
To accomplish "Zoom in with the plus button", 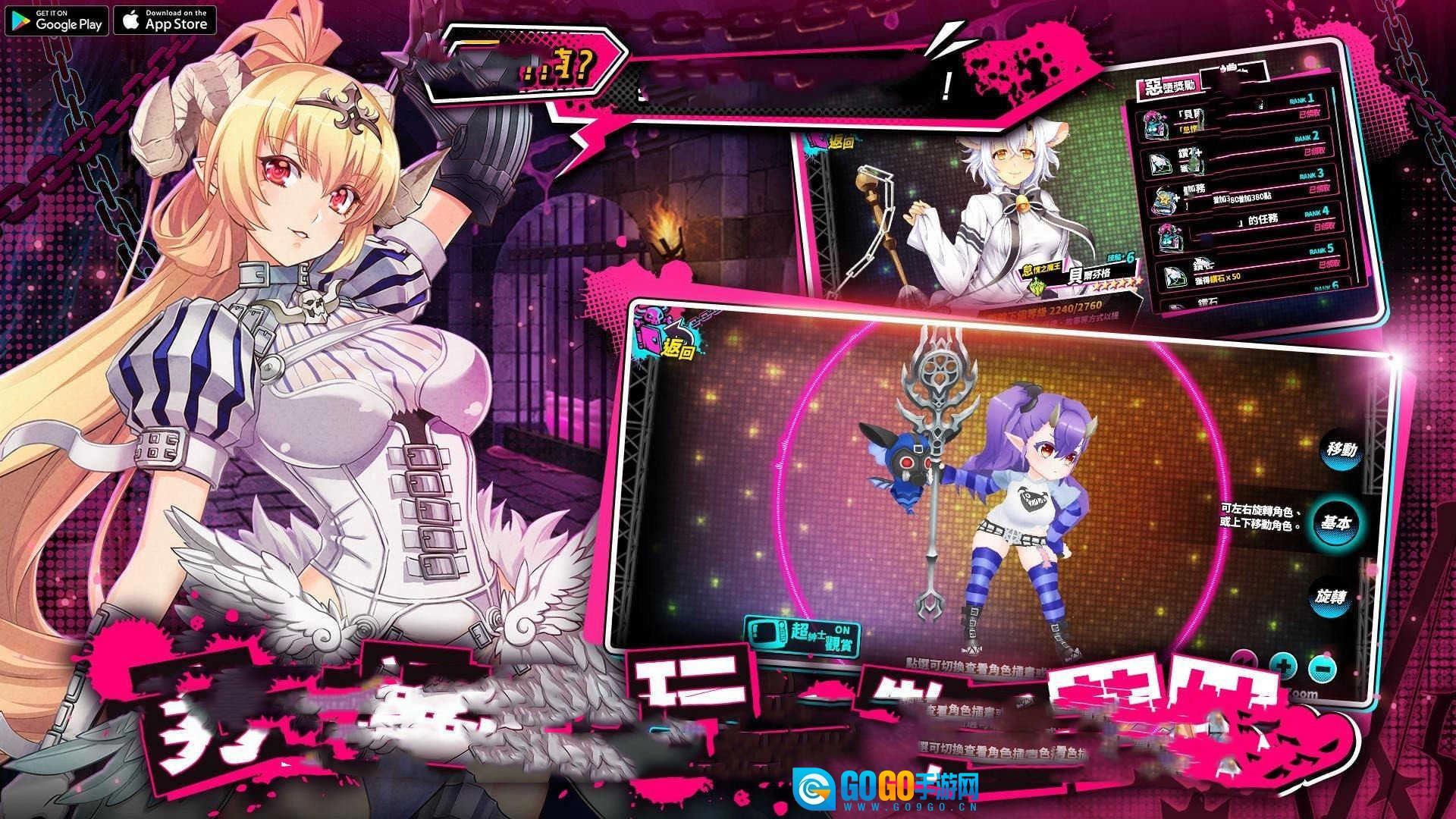I will 1283,668.
